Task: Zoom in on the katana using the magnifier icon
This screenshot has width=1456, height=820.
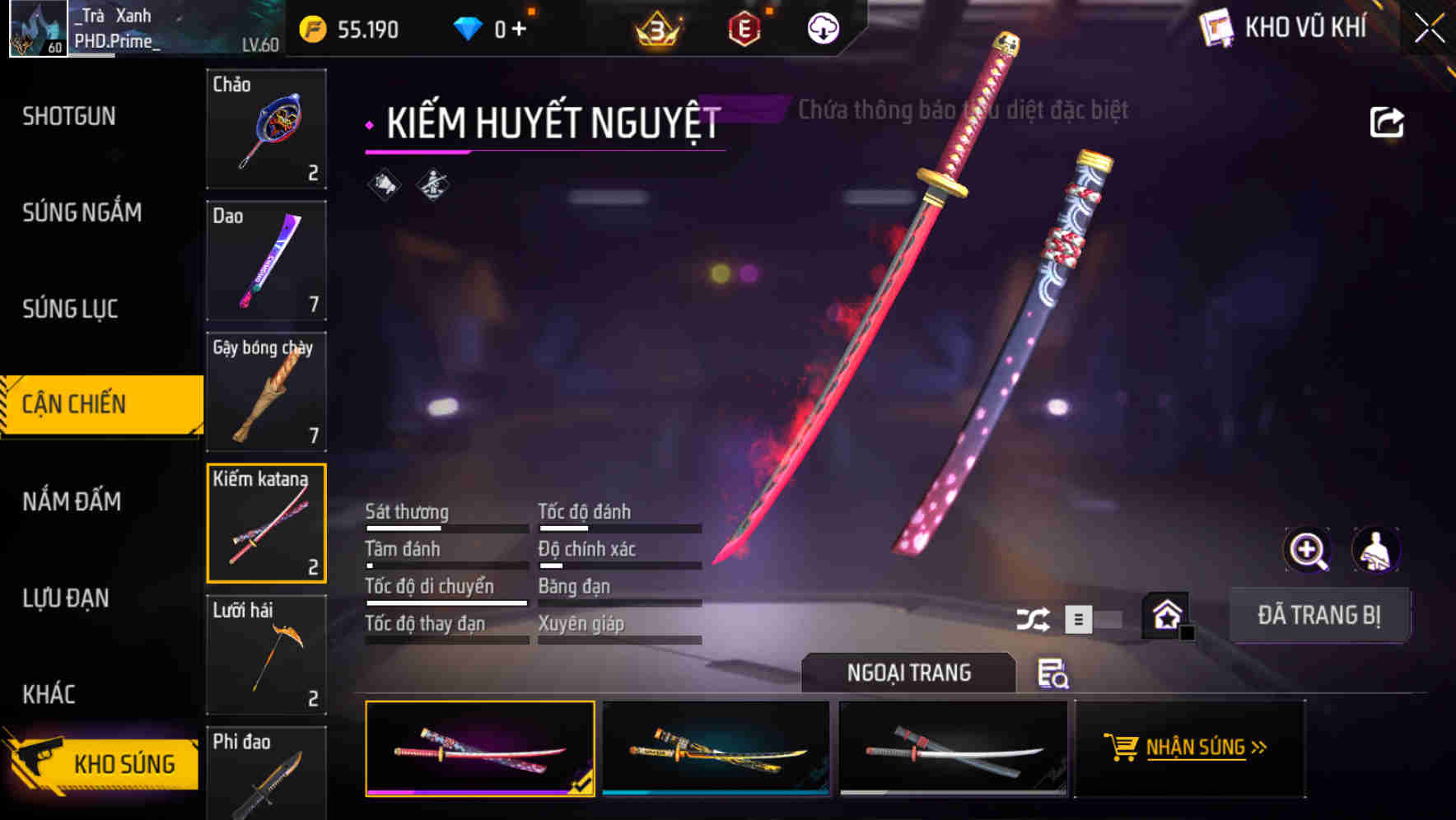Action: 1307,550
